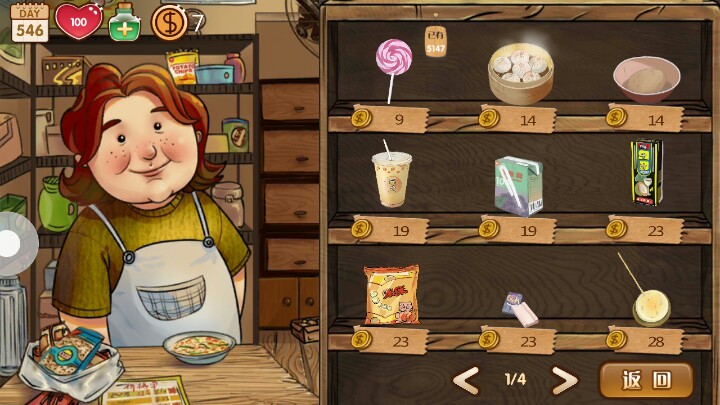Select the milk tea cup with straw
Viewport: 720px width, 405px height.
click(x=391, y=178)
